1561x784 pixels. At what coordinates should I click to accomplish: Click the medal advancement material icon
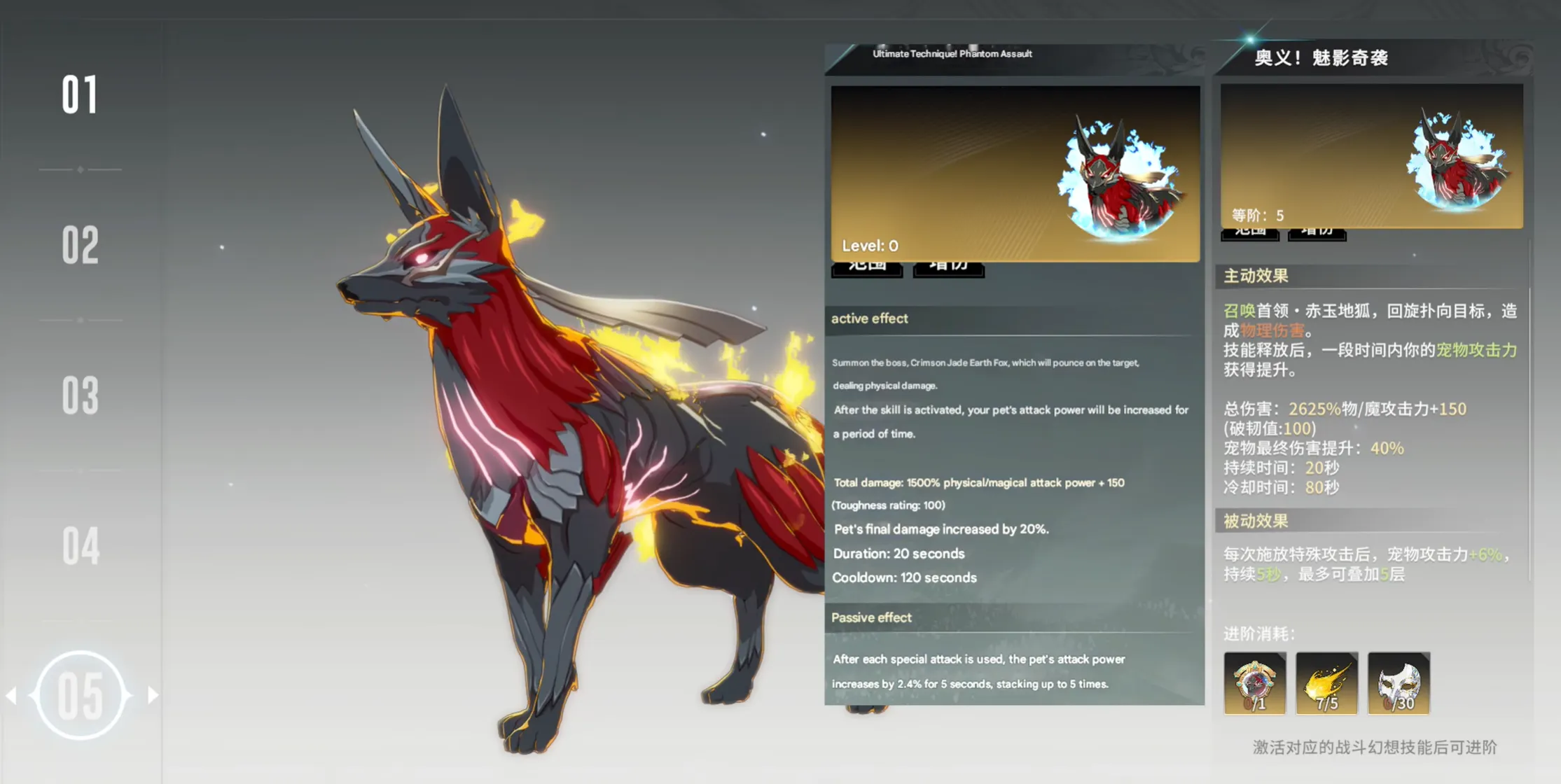click(x=1254, y=682)
